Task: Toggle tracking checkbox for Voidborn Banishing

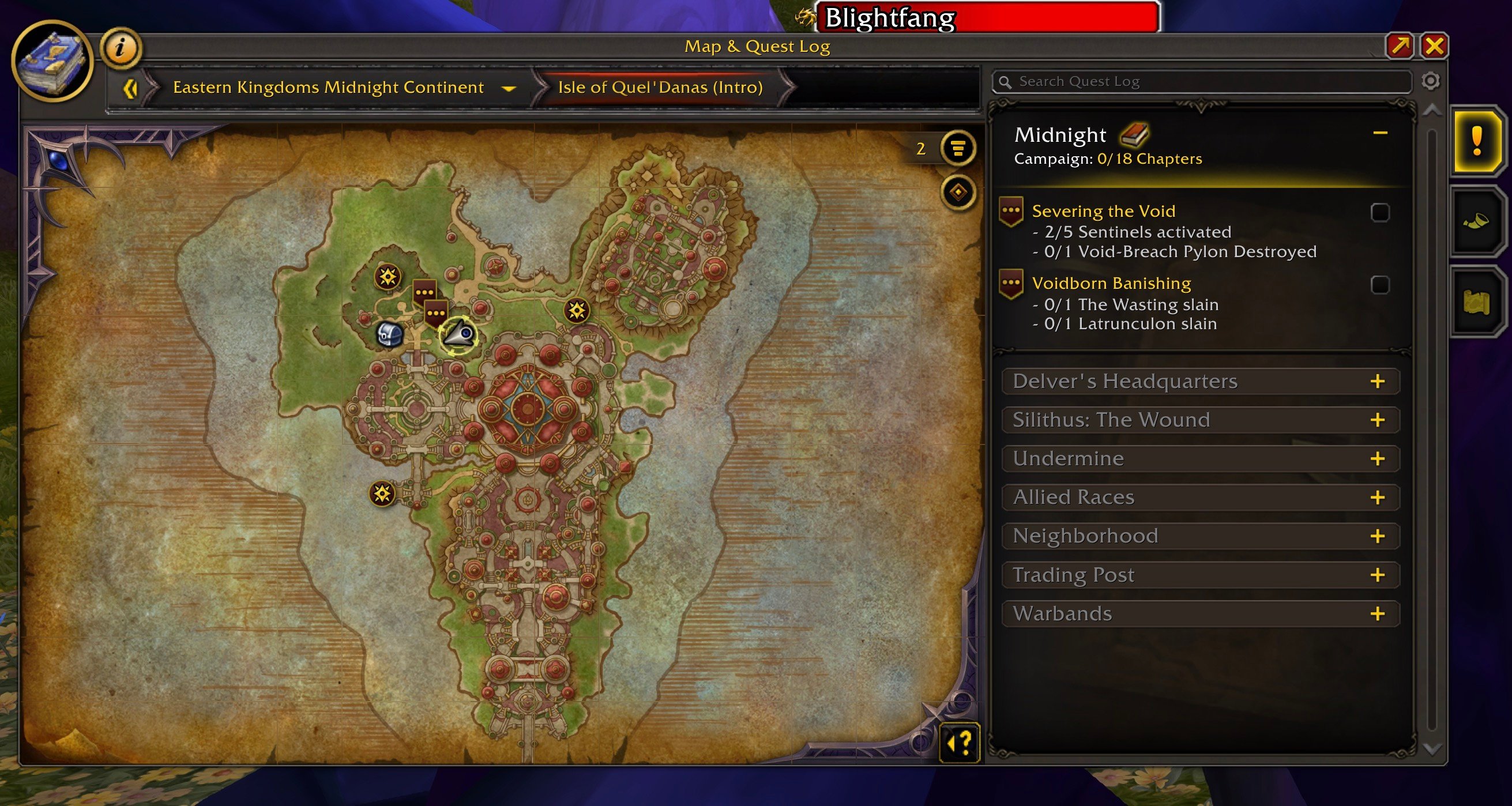Action: pyautogui.click(x=1379, y=285)
